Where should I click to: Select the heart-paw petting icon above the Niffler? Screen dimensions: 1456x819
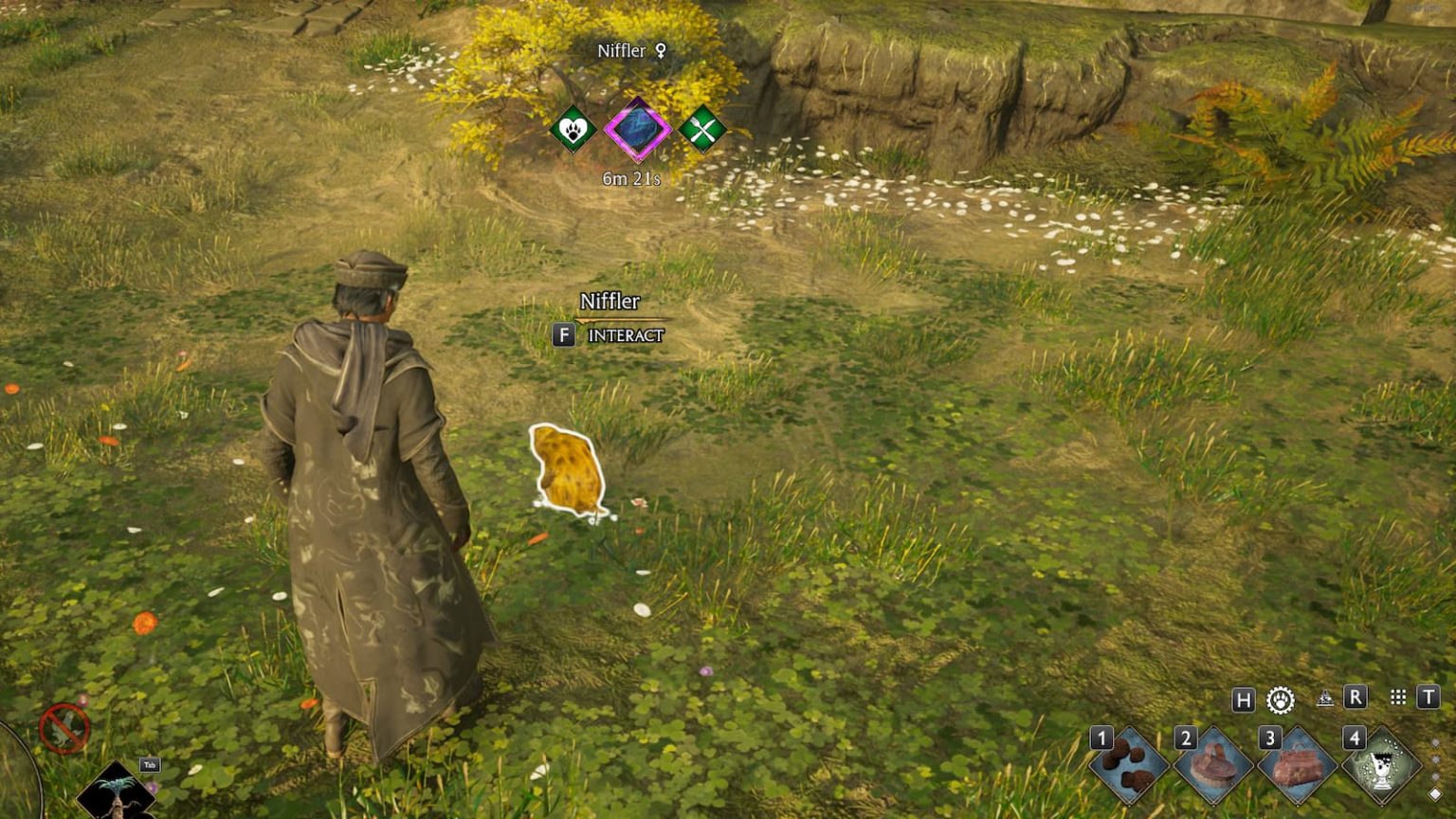pyautogui.click(x=572, y=132)
